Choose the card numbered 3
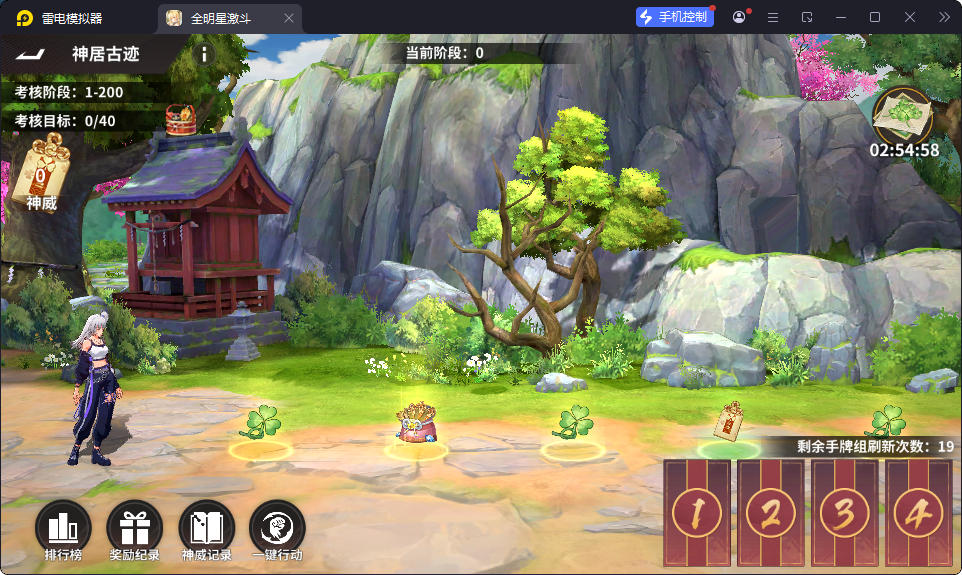 click(845, 513)
